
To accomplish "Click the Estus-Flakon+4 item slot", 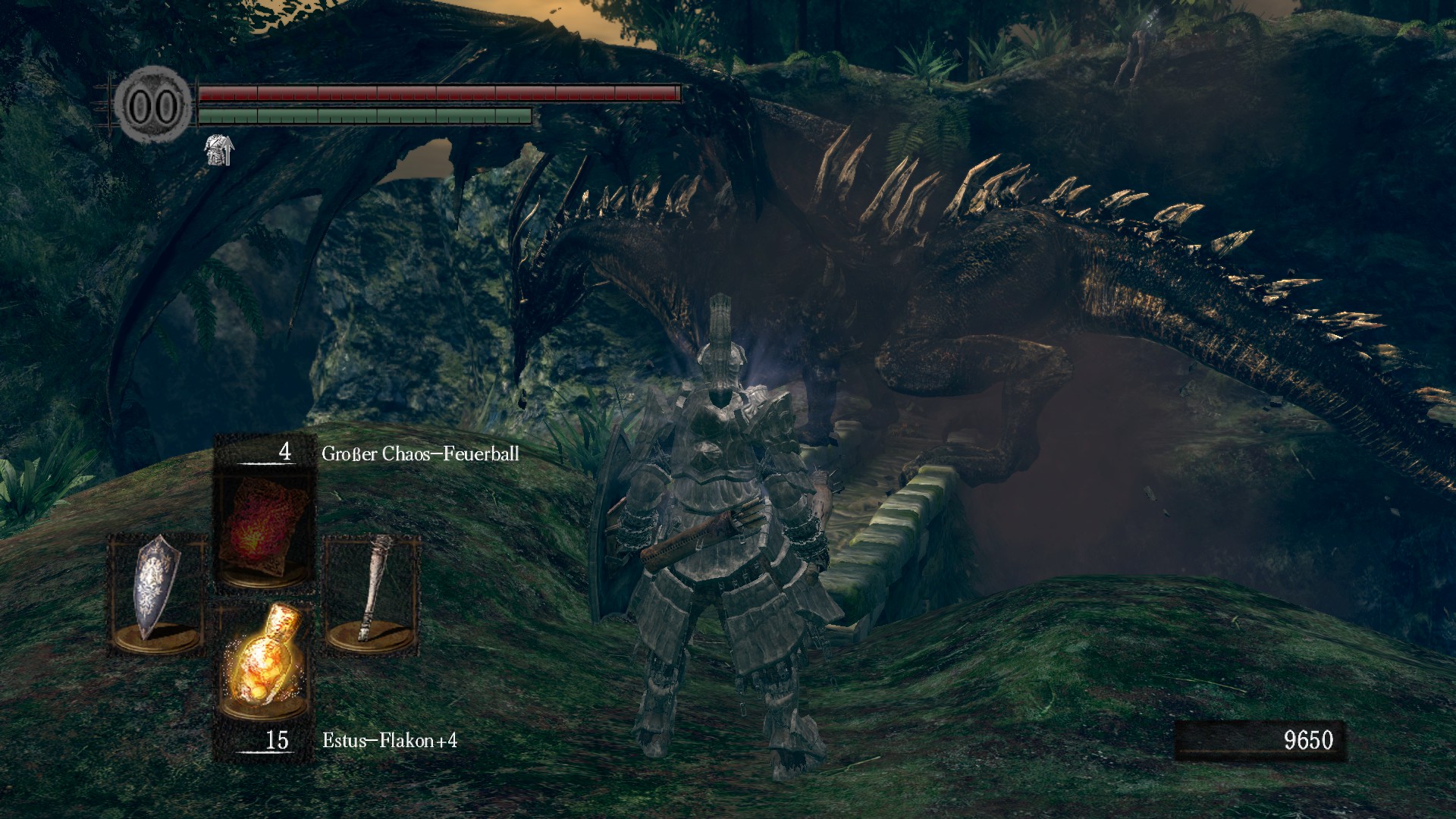I will (264, 660).
